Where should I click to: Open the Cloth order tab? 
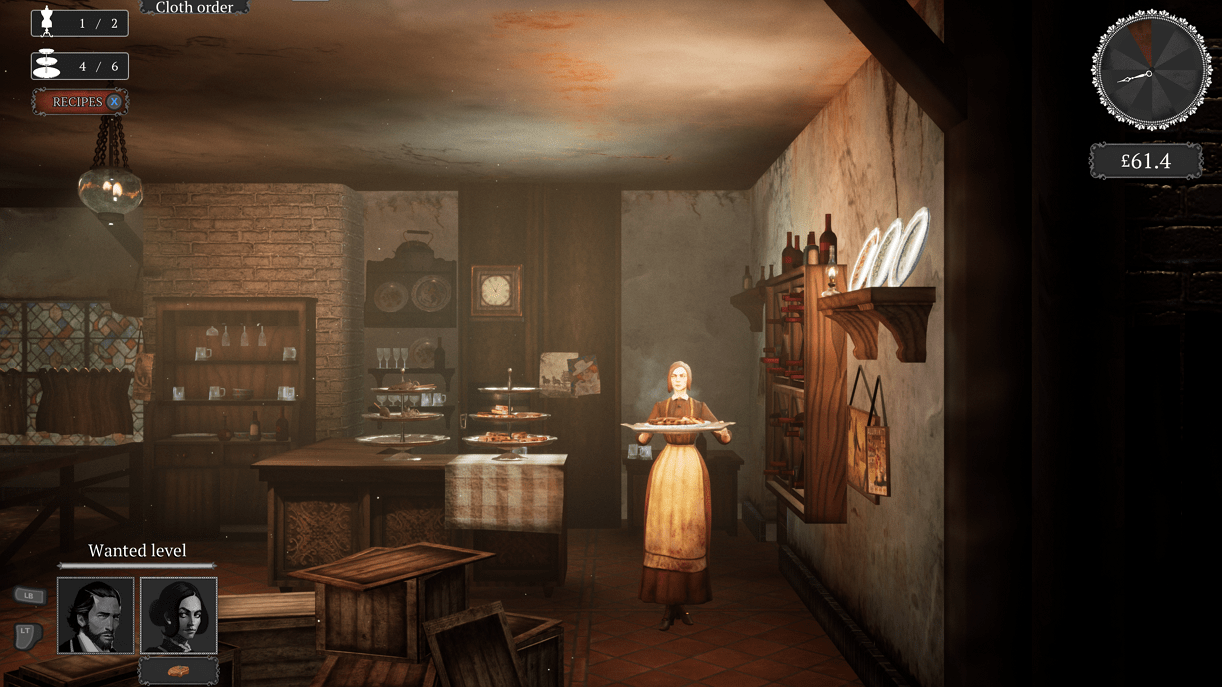pyautogui.click(x=194, y=7)
